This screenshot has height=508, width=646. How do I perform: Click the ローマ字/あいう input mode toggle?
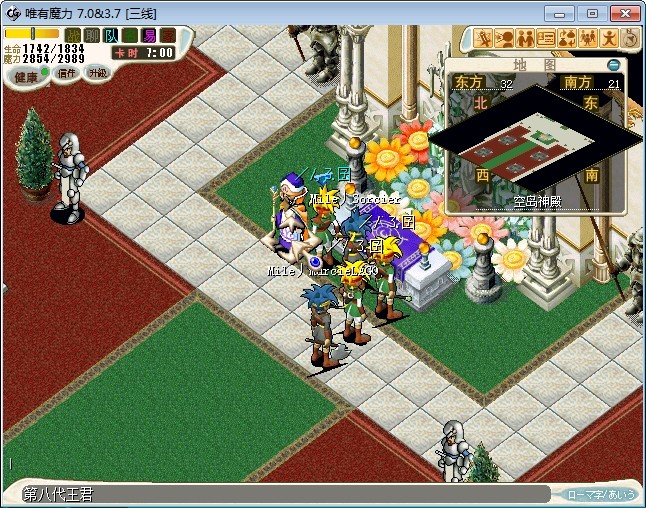601,494
